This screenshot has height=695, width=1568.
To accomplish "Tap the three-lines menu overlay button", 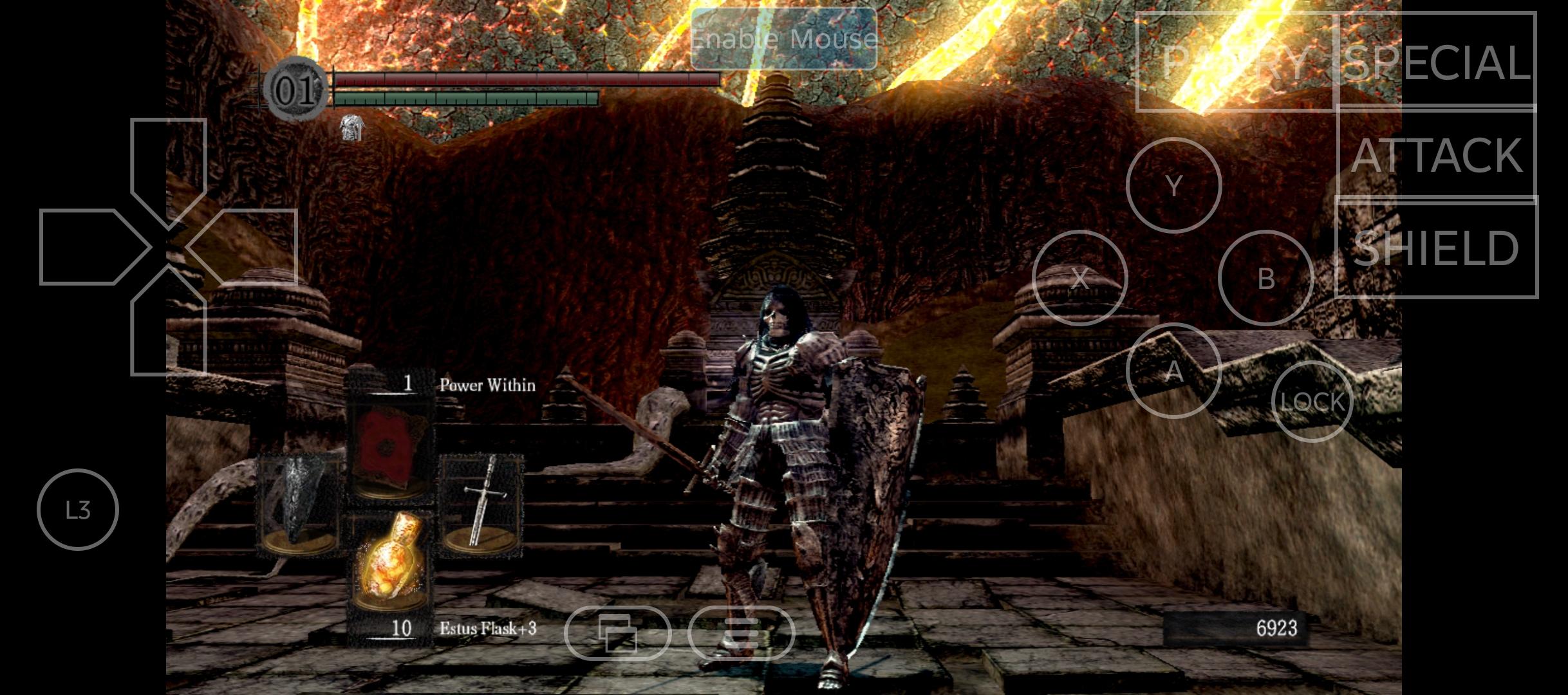I will (x=741, y=633).
